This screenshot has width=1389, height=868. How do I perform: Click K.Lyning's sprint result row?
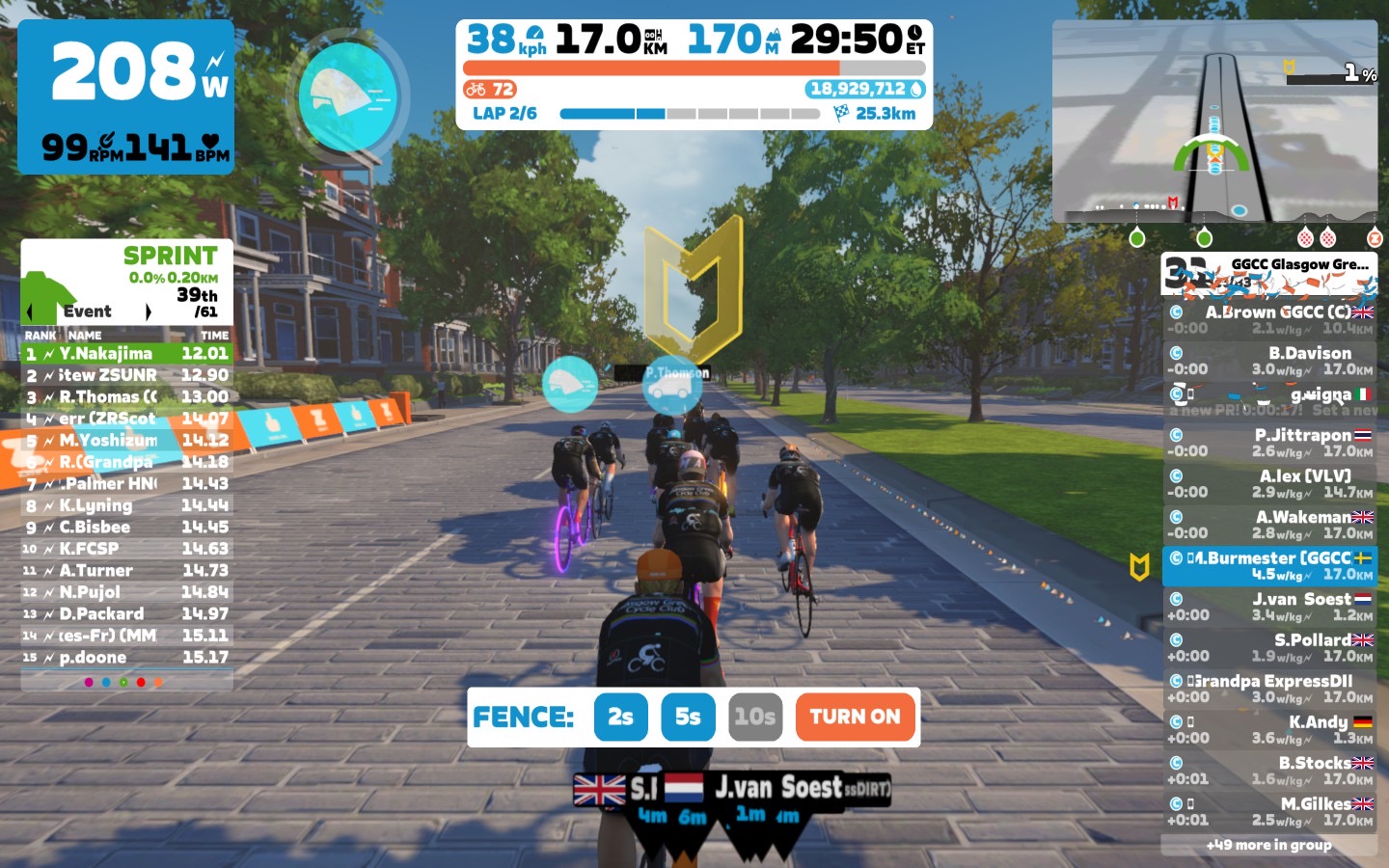126,505
